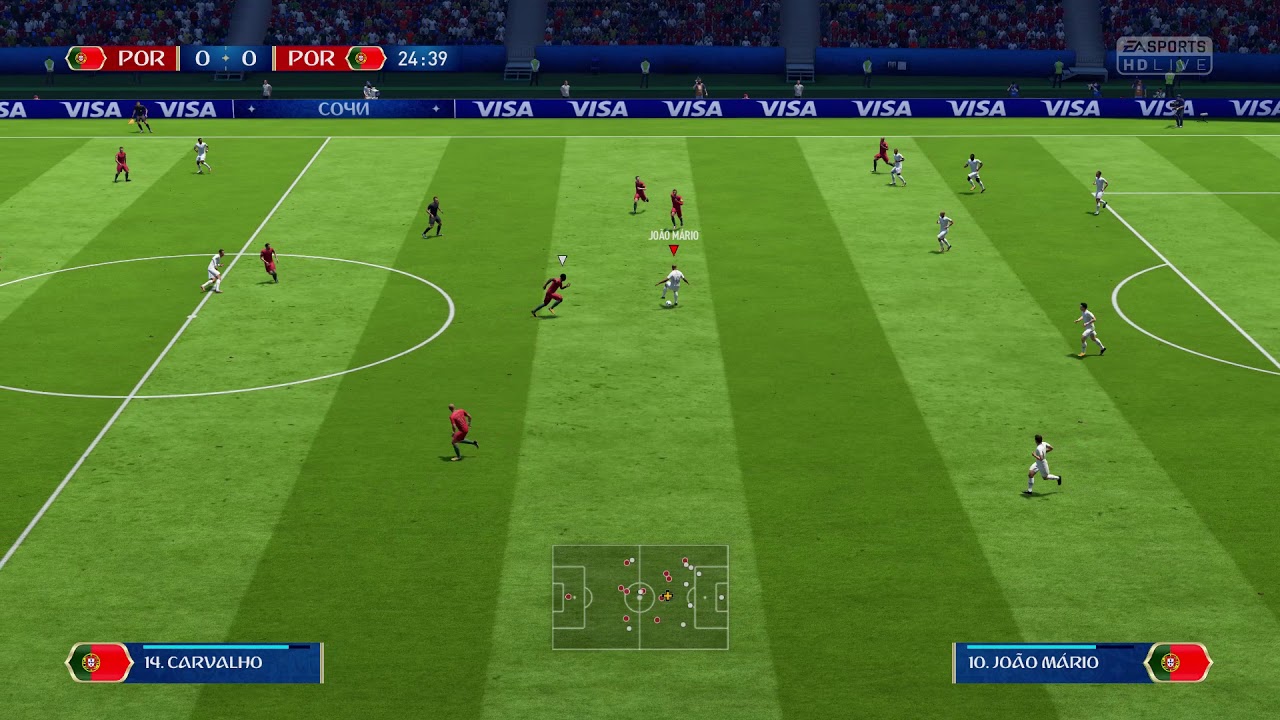
Task: Click the Portugal flag on the left scoreboard
Action: coord(84,58)
